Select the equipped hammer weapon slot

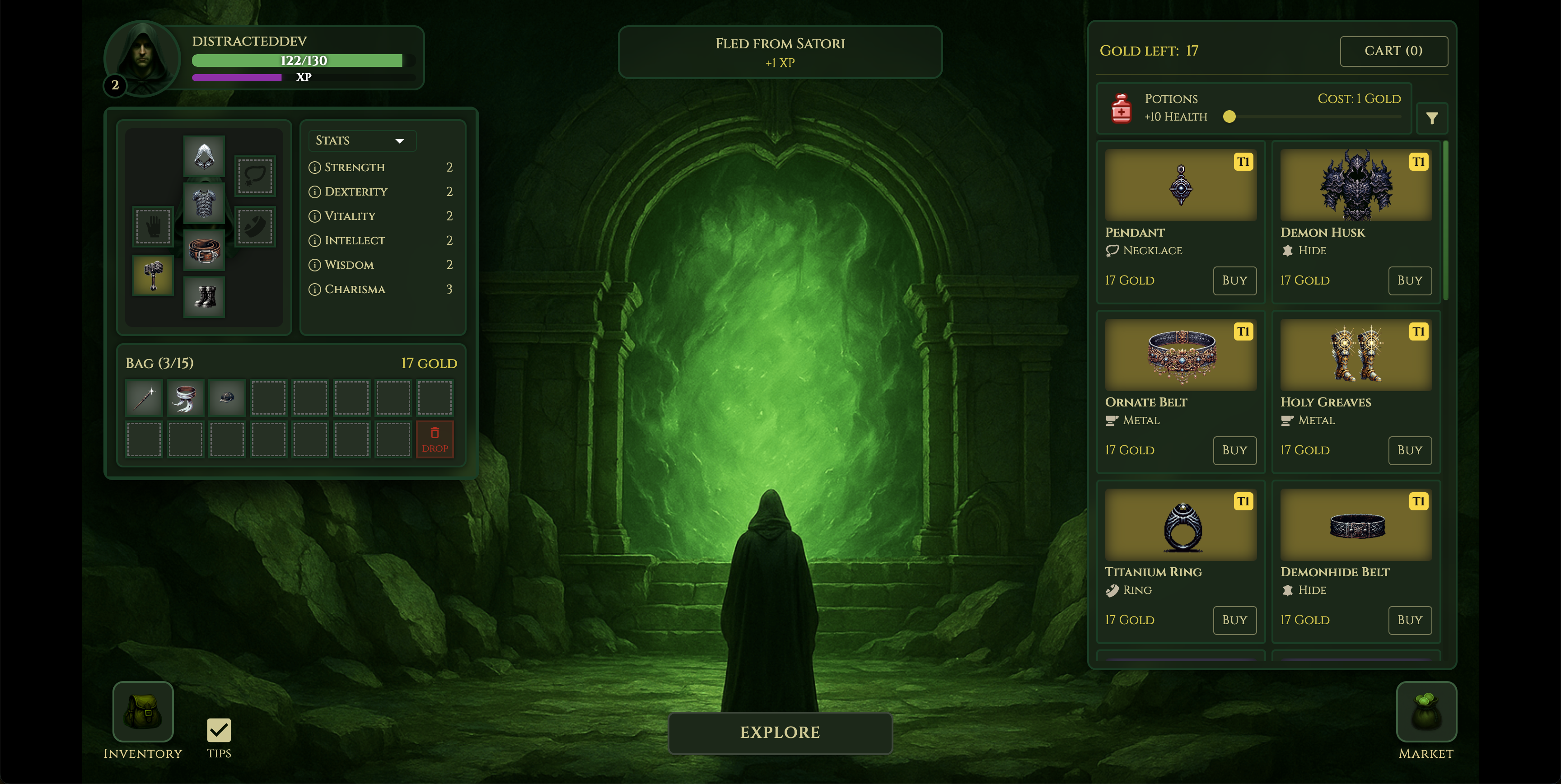[x=153, y=275]
